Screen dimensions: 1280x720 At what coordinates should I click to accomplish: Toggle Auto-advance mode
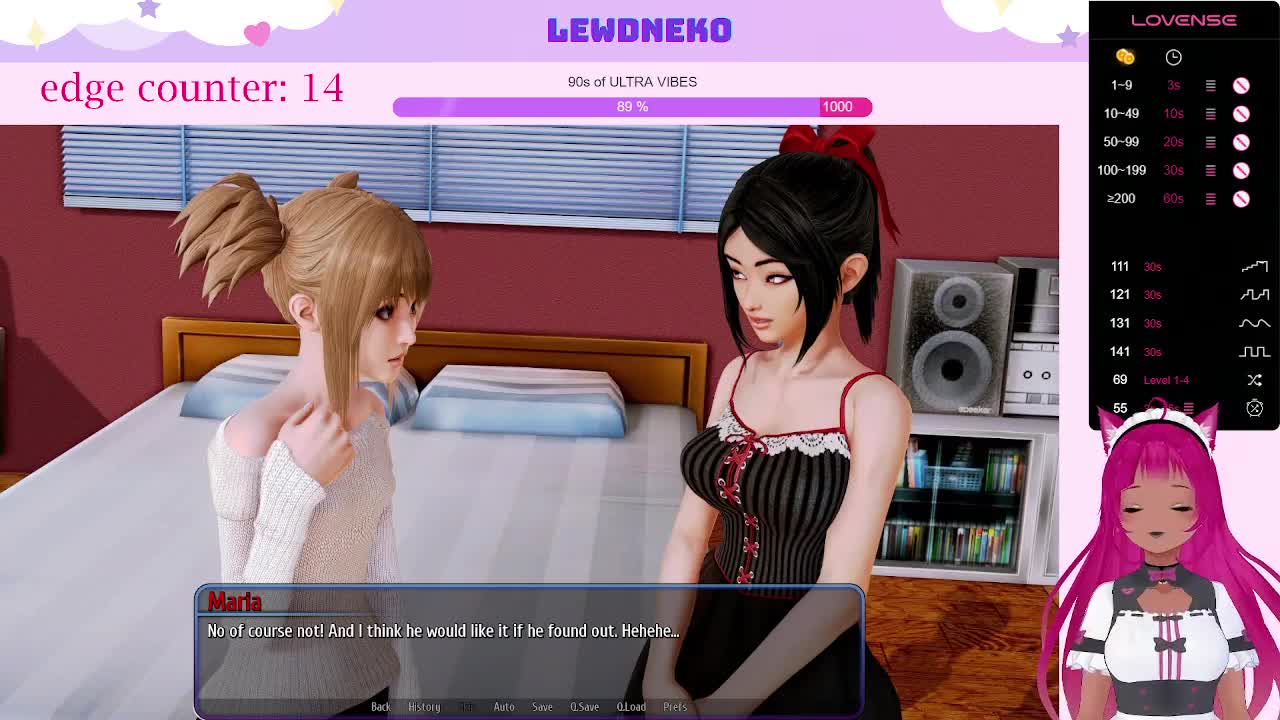click(x=504, y=707)
